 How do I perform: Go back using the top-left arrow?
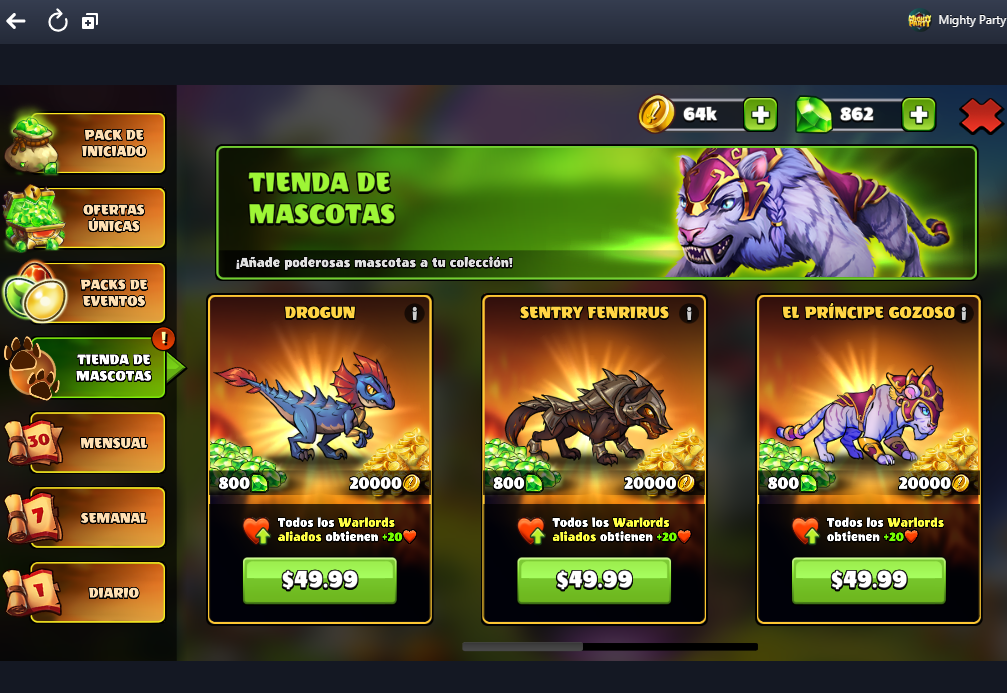pyautogui.click(x=16, y=20)
